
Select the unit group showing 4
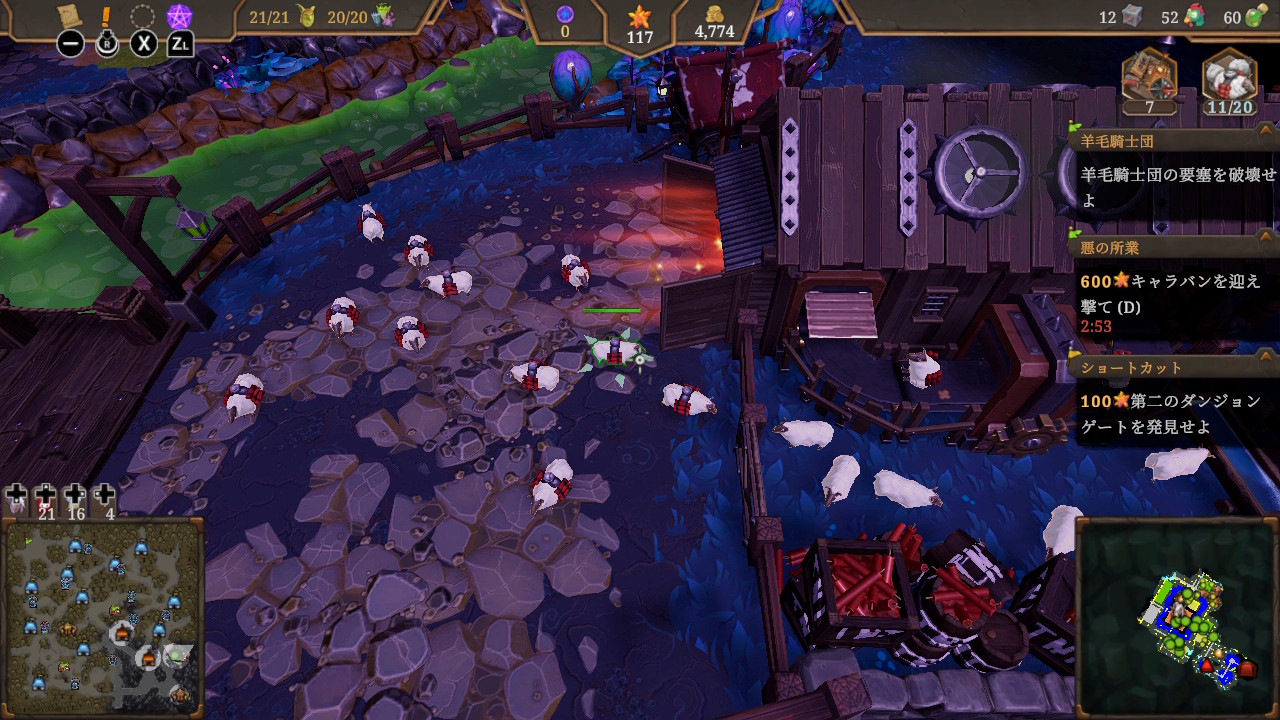click(105, 497)
